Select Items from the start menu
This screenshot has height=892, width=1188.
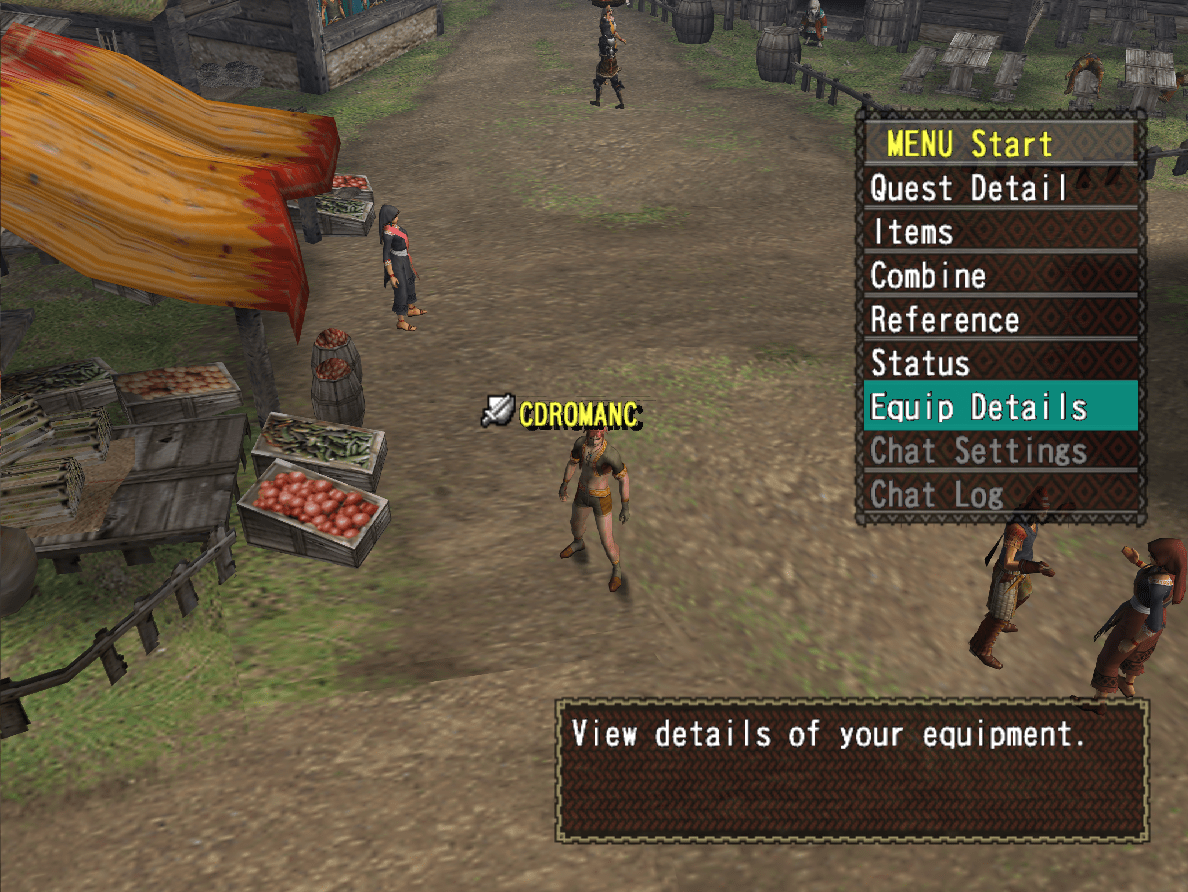point(1000,232)
